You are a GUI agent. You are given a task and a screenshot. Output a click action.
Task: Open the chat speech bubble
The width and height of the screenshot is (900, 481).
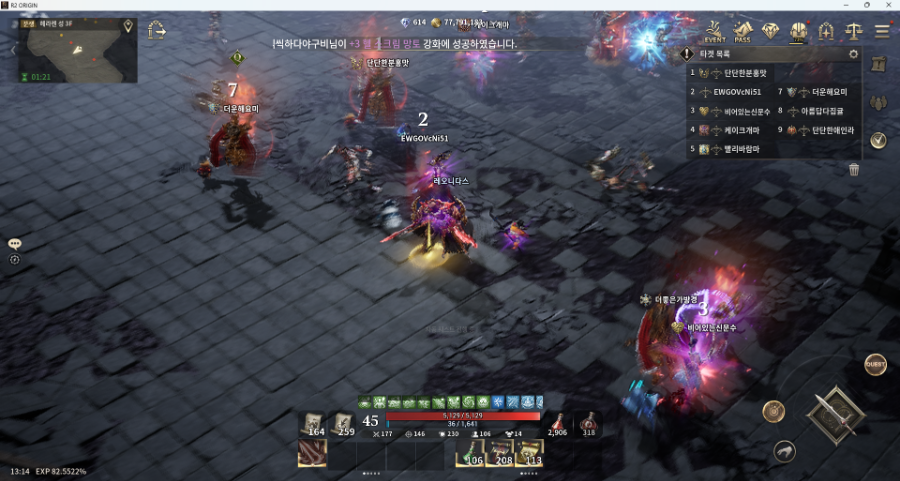pyautogui.click(x=15, y=244)
